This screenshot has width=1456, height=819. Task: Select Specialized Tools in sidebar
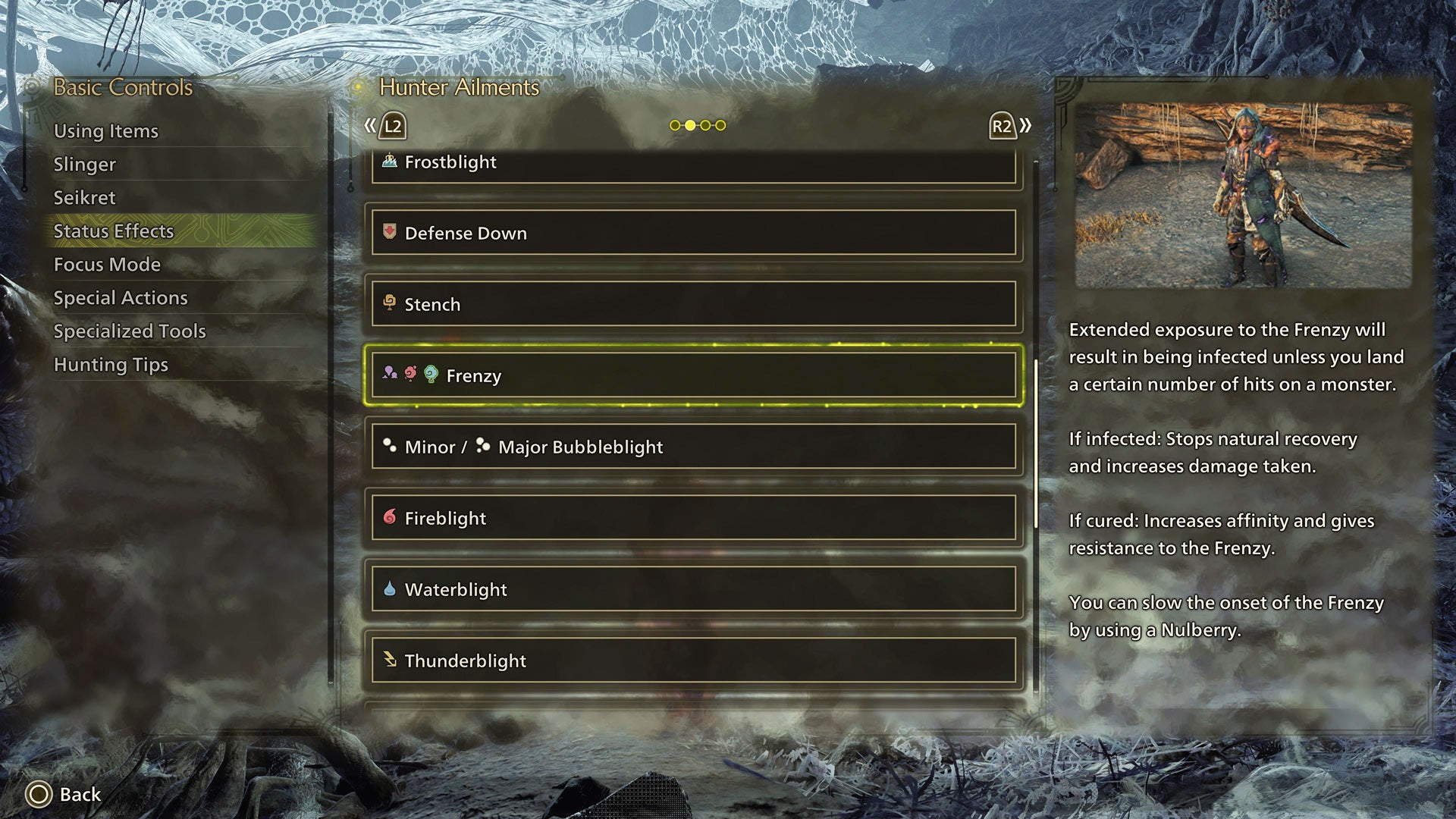[x=130, y=331]
